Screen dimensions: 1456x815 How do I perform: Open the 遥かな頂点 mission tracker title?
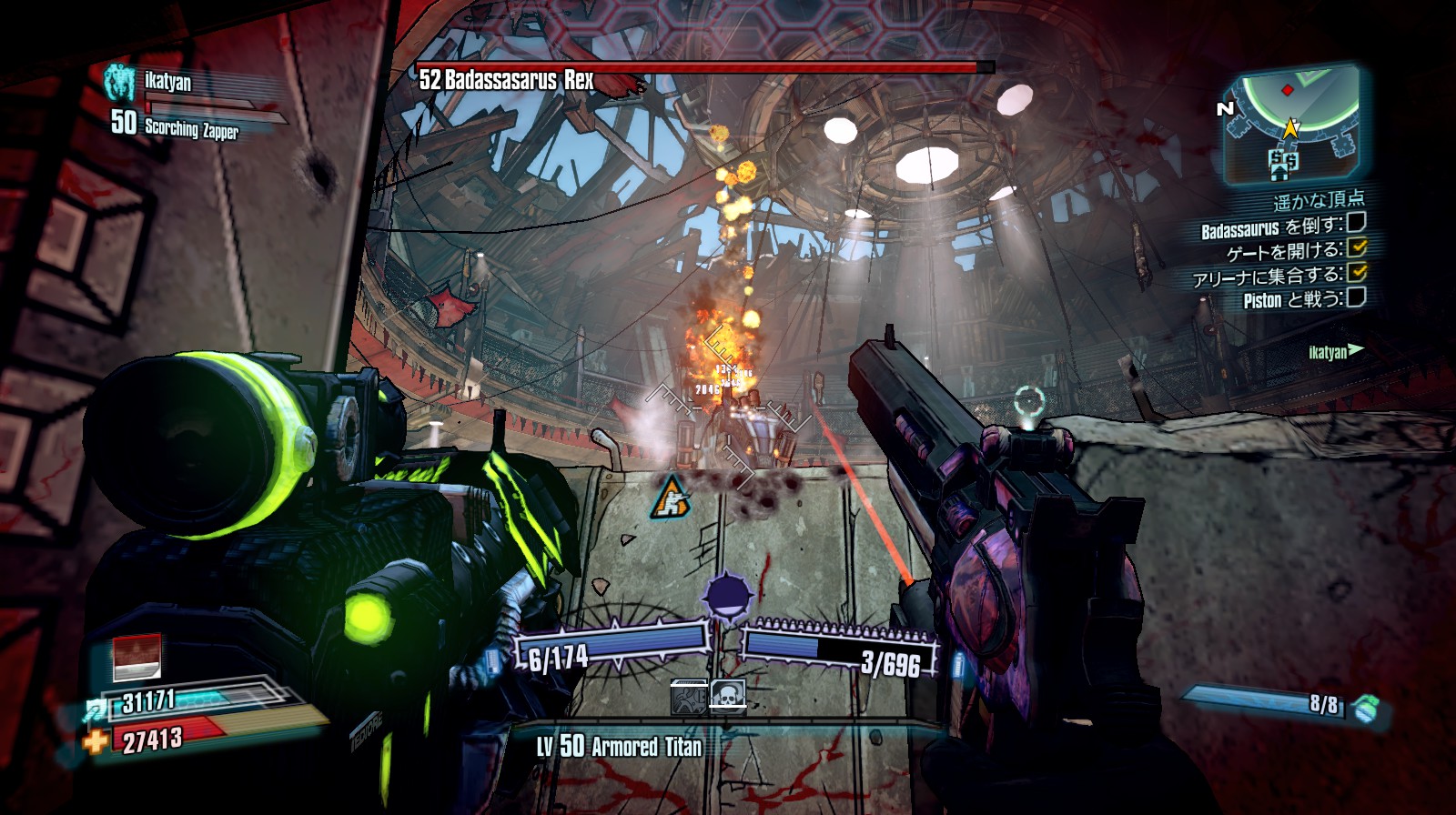point(1319,200)
